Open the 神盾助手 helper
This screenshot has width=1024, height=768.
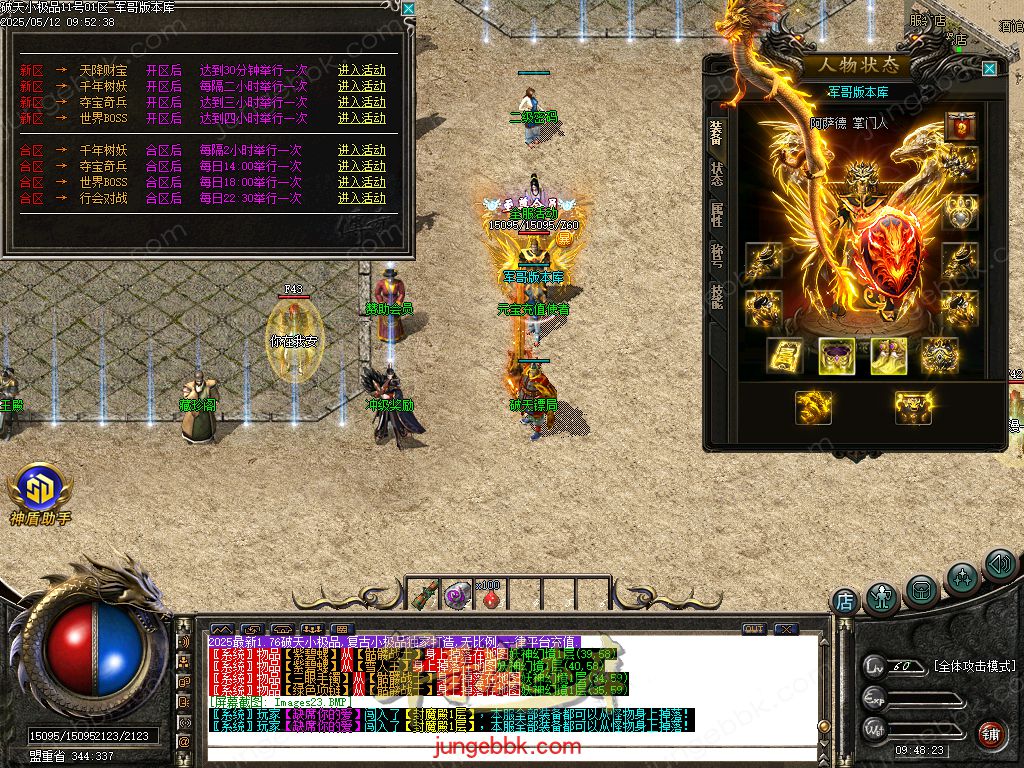pos(40,489)
